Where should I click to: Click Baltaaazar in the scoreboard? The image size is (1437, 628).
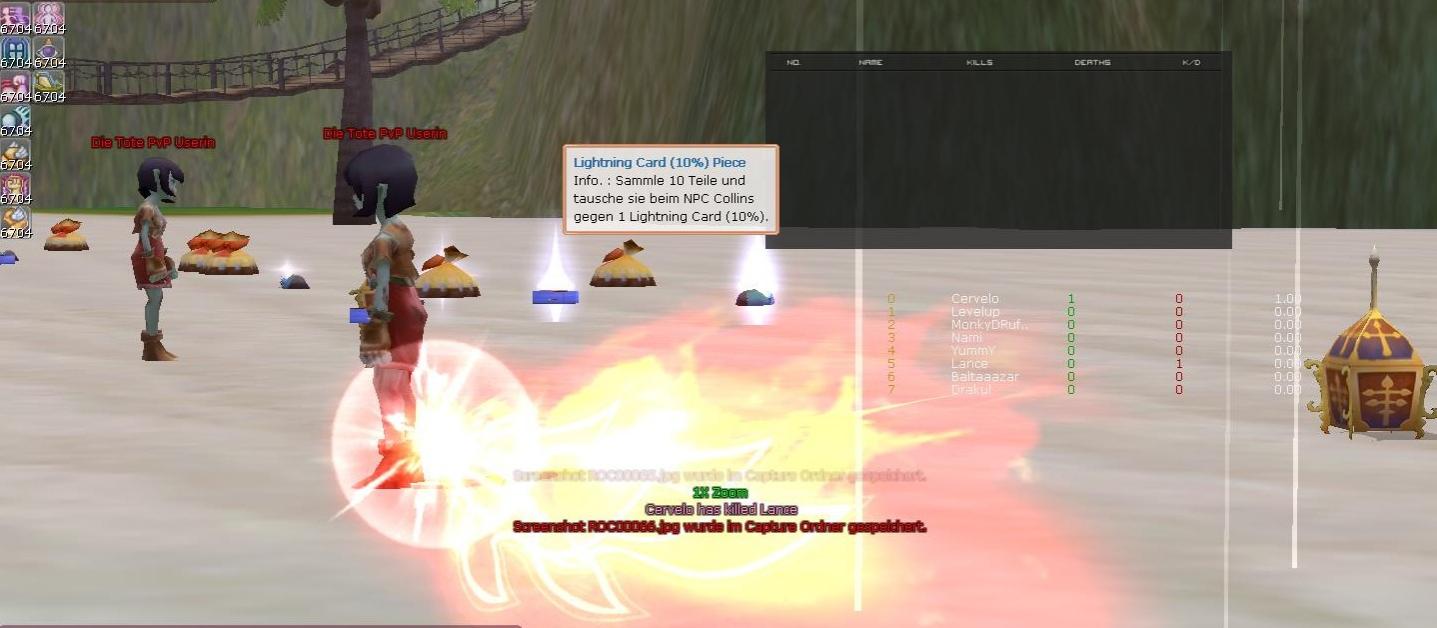click(x=984, y=377)
